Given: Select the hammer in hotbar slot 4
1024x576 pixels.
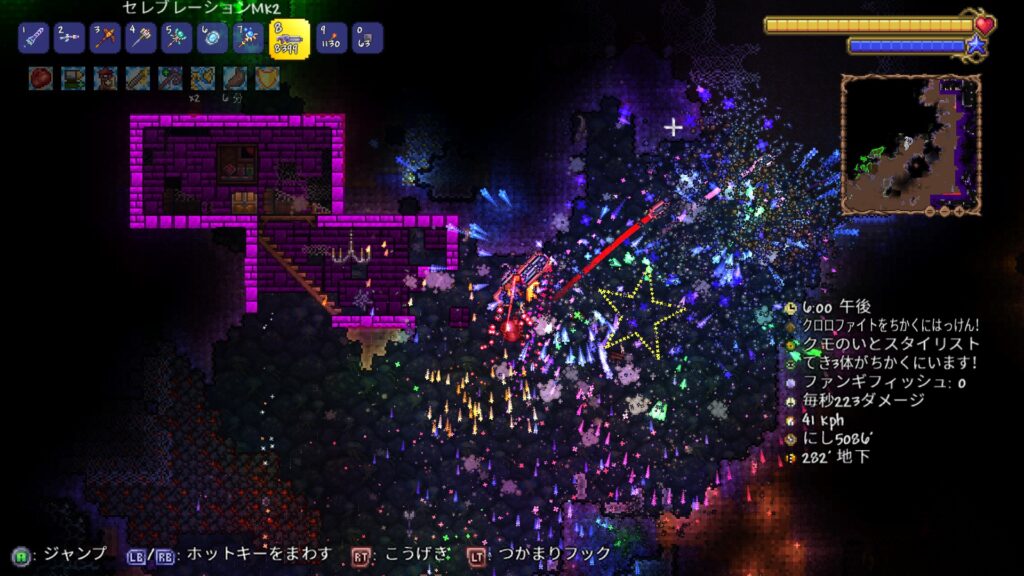Looking at the screenshot, I should 142,39.
